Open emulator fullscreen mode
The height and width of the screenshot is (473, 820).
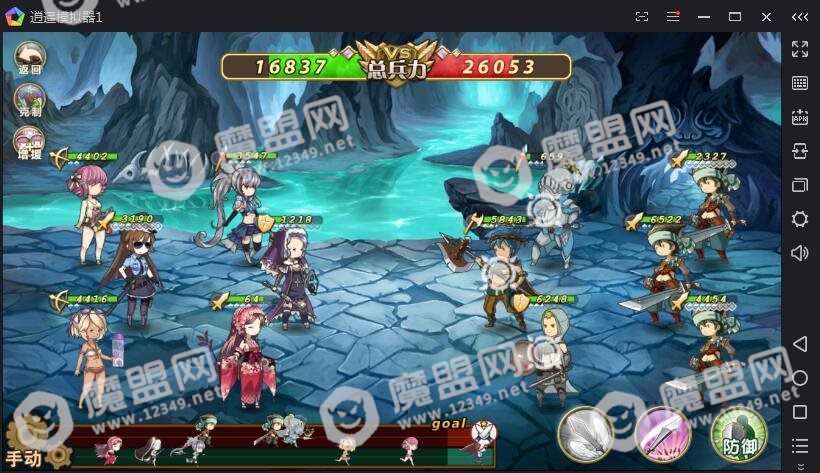click(800, 48)
